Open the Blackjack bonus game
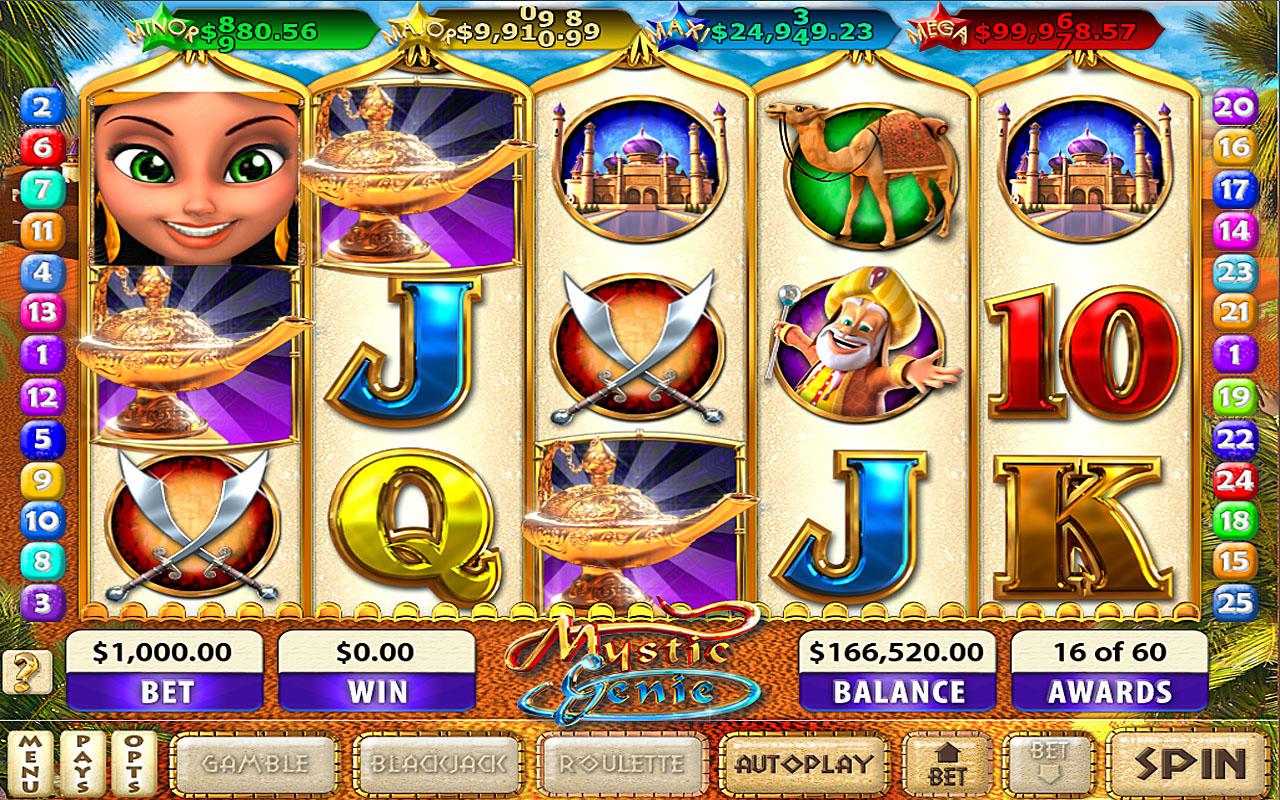The image size is (1280, 800). (x=439, y=764)
